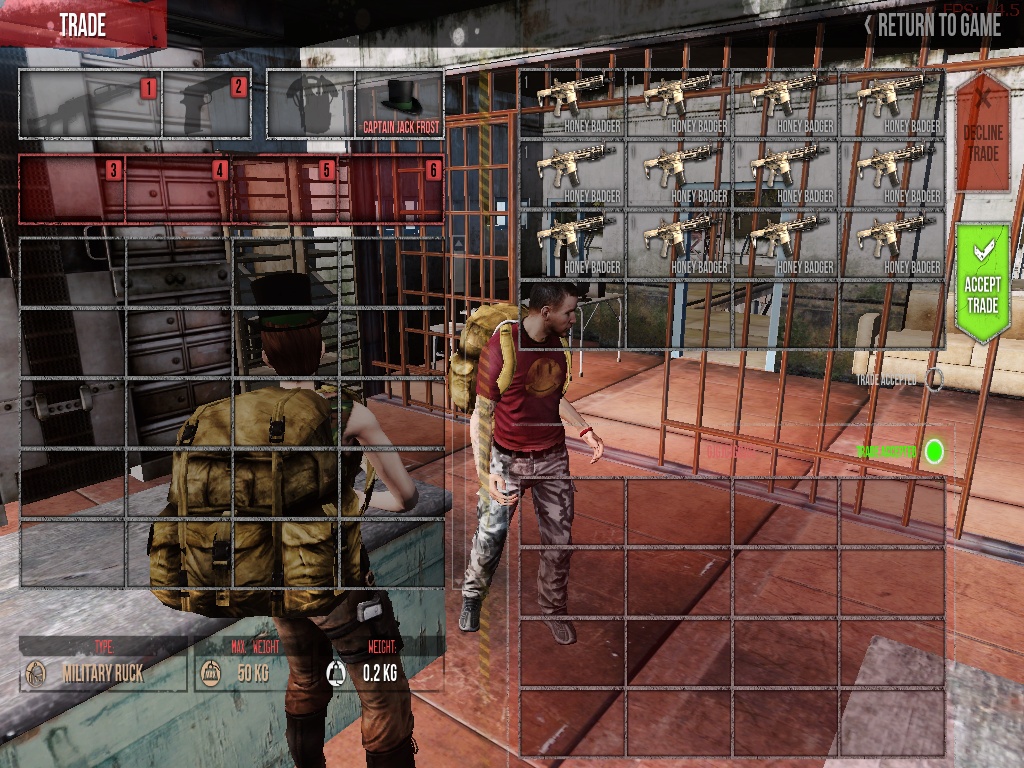Click quick slot number 3

click(72, 189)
